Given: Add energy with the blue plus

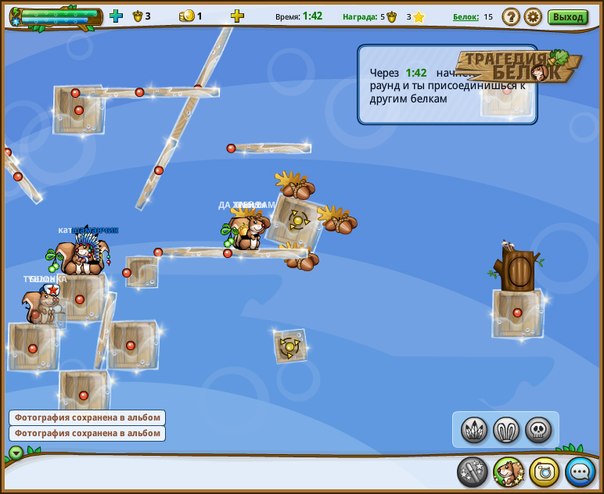Looking at the screenshot, I should click(116, 15).
